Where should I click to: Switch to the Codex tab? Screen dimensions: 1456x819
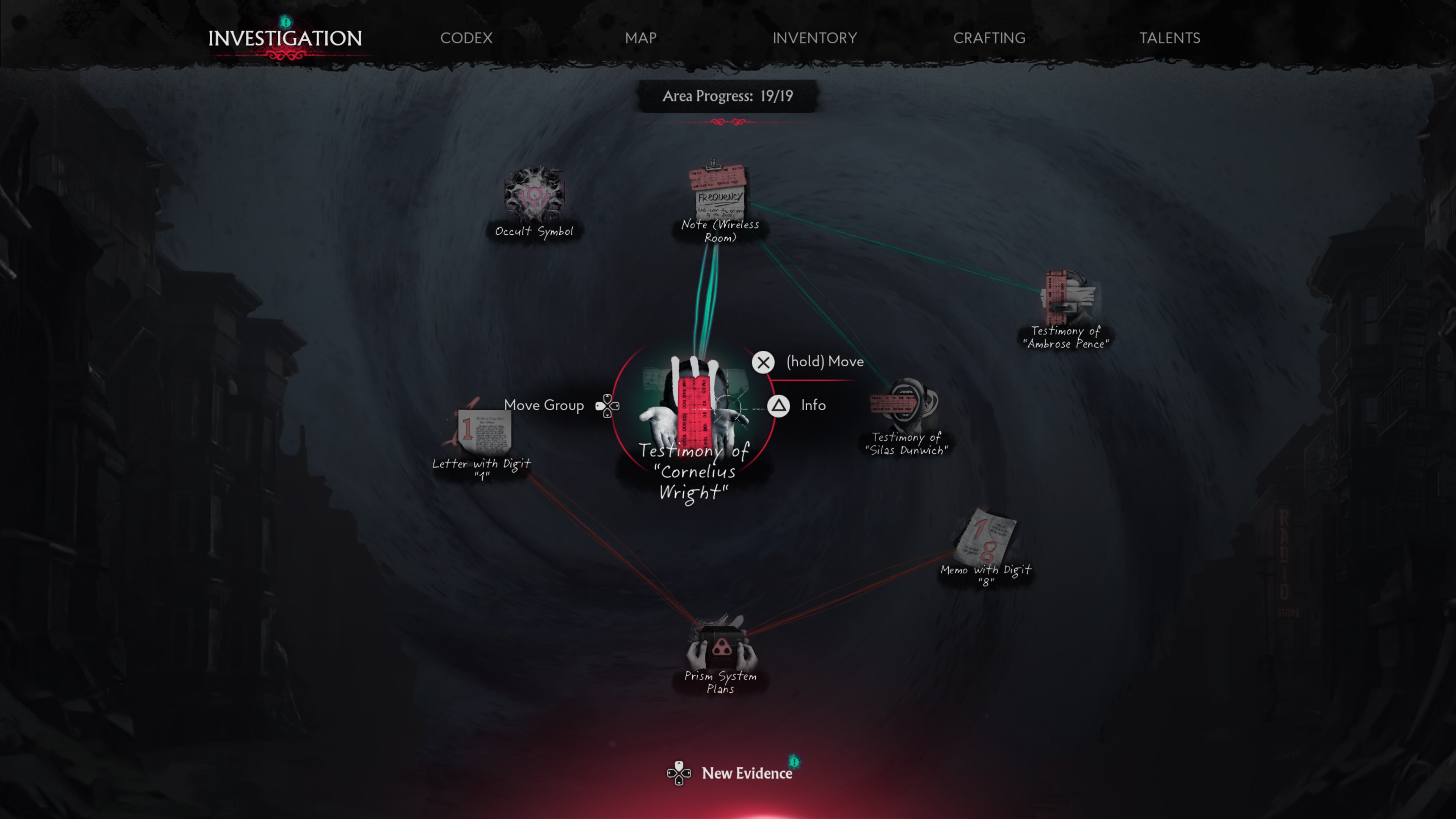tap(466, 38)
